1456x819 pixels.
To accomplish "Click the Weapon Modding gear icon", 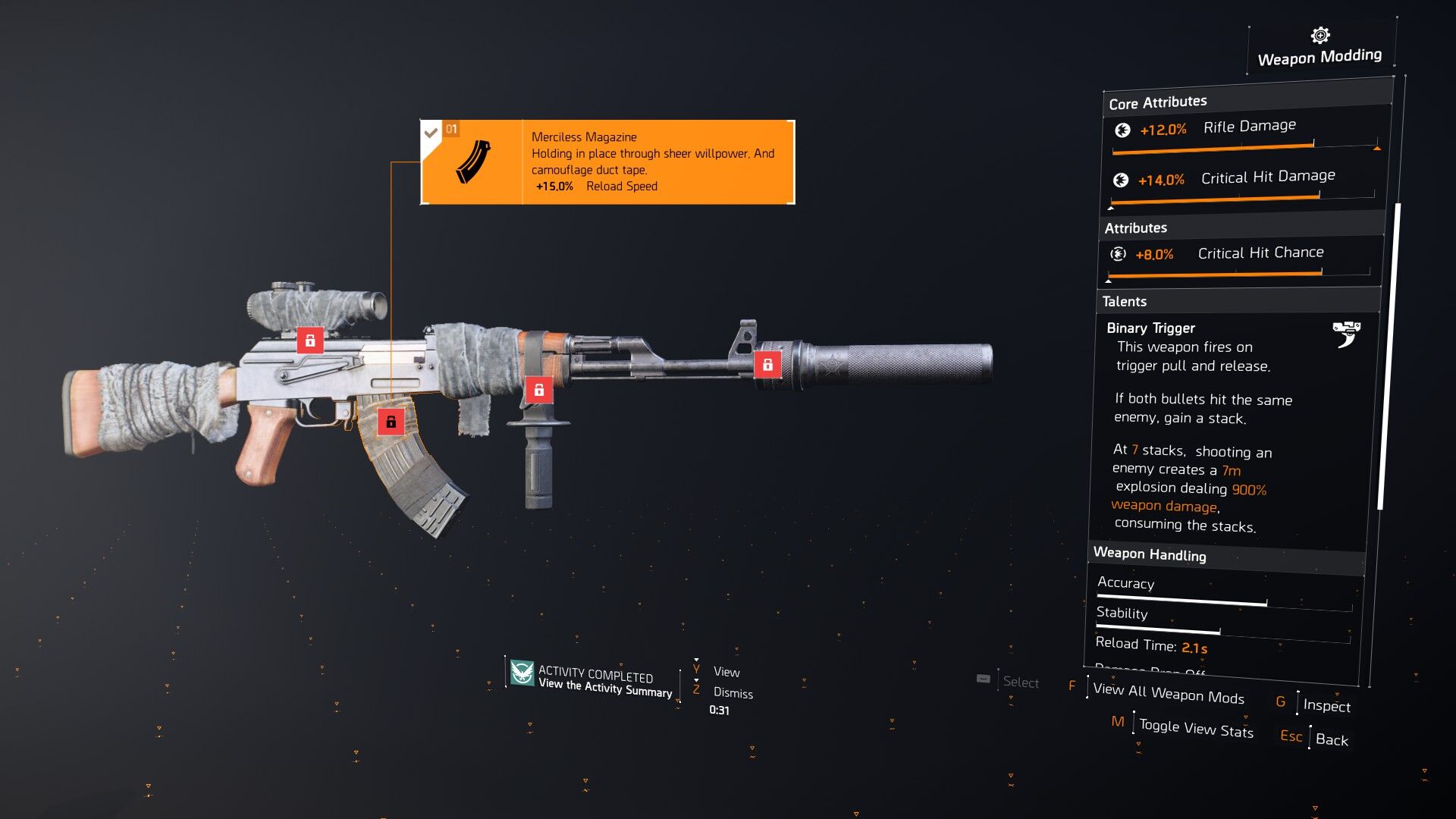I will tap(1320, 35).
